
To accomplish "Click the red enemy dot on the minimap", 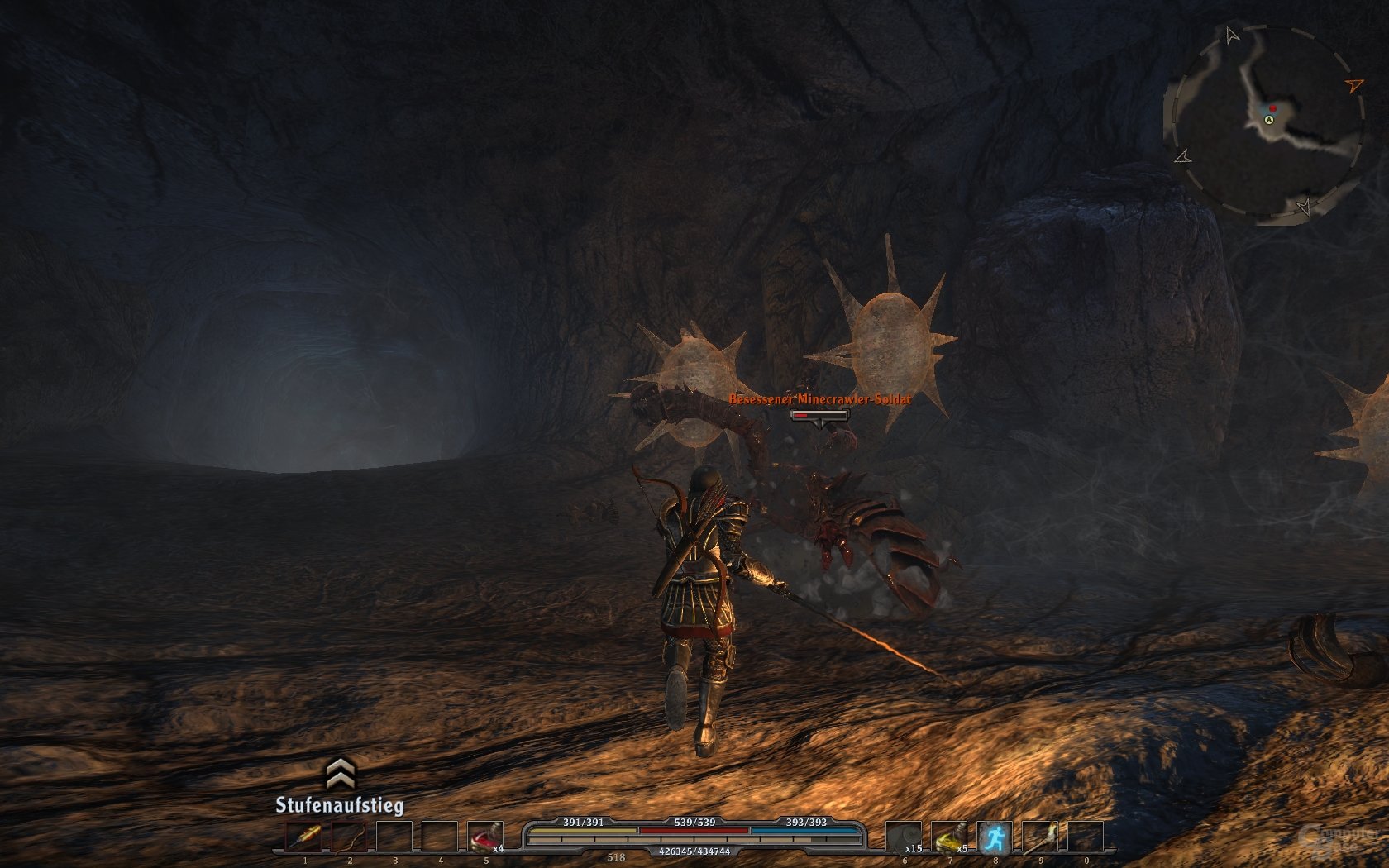I will click(1273, 108).
